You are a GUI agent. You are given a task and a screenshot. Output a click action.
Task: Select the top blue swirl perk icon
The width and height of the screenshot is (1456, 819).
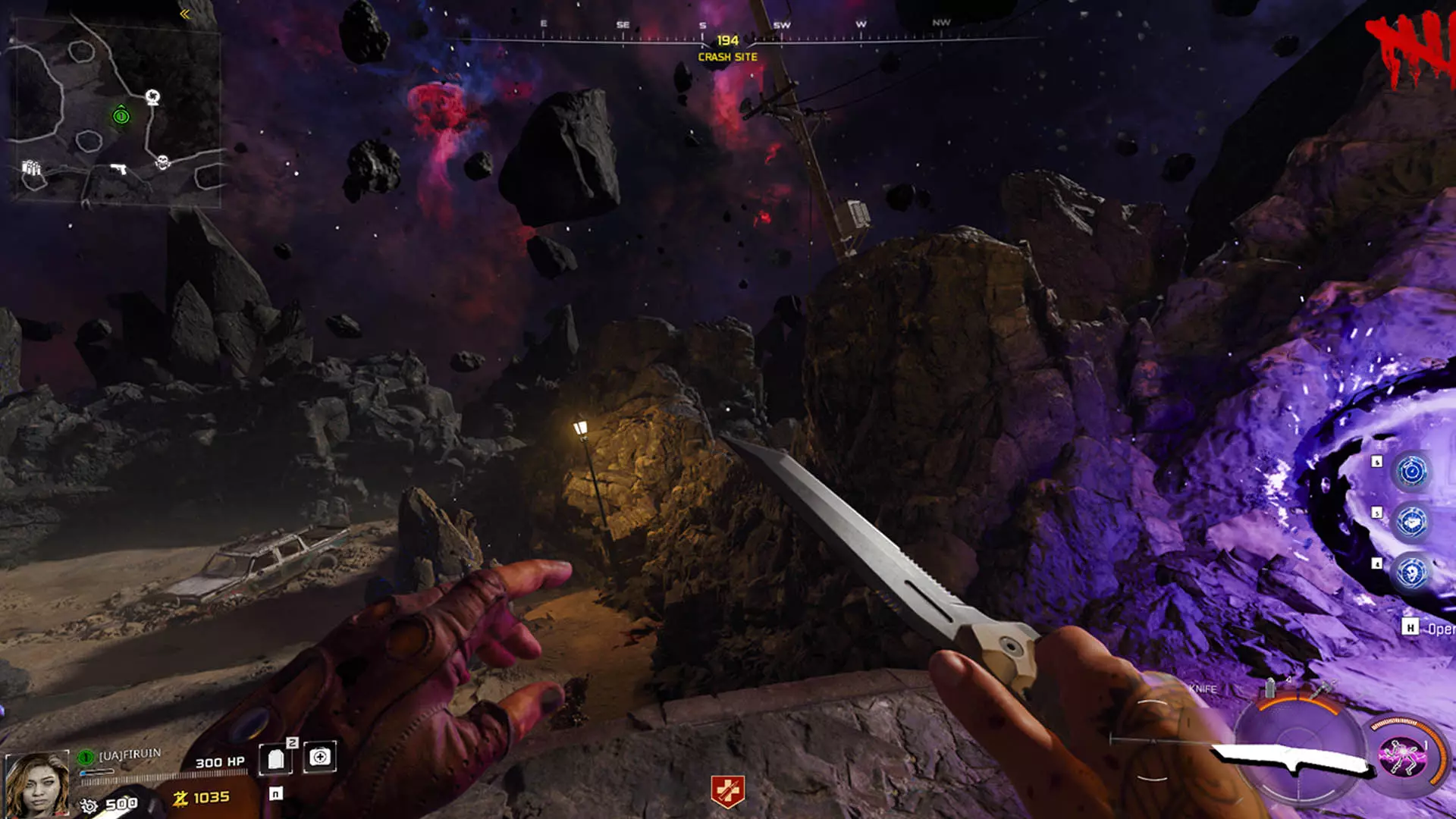(1411, 472)
